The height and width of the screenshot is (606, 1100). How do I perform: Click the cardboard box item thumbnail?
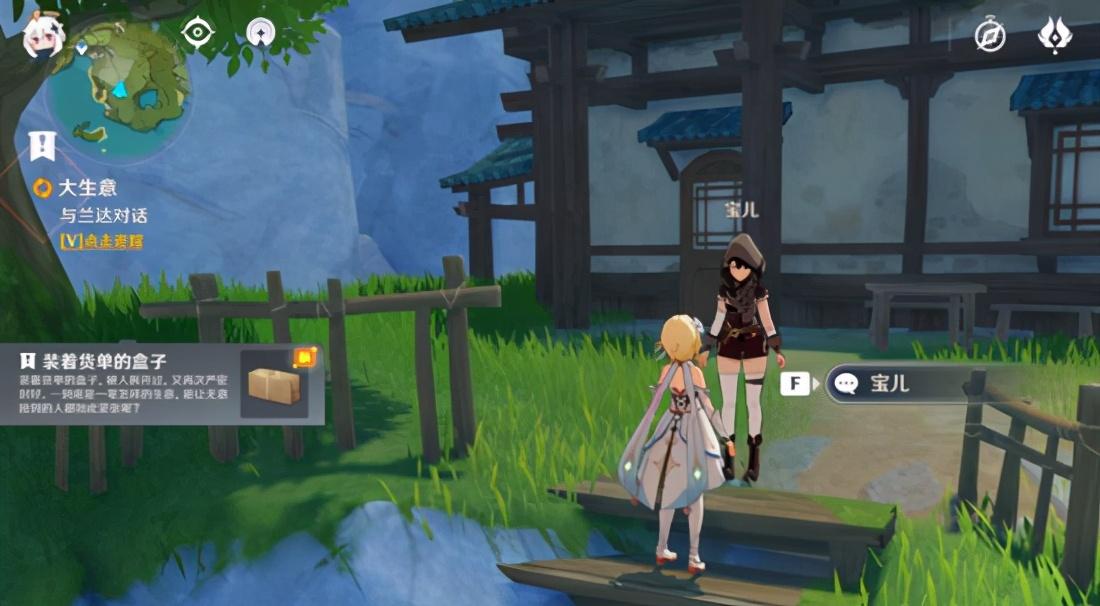click(275, 385)
